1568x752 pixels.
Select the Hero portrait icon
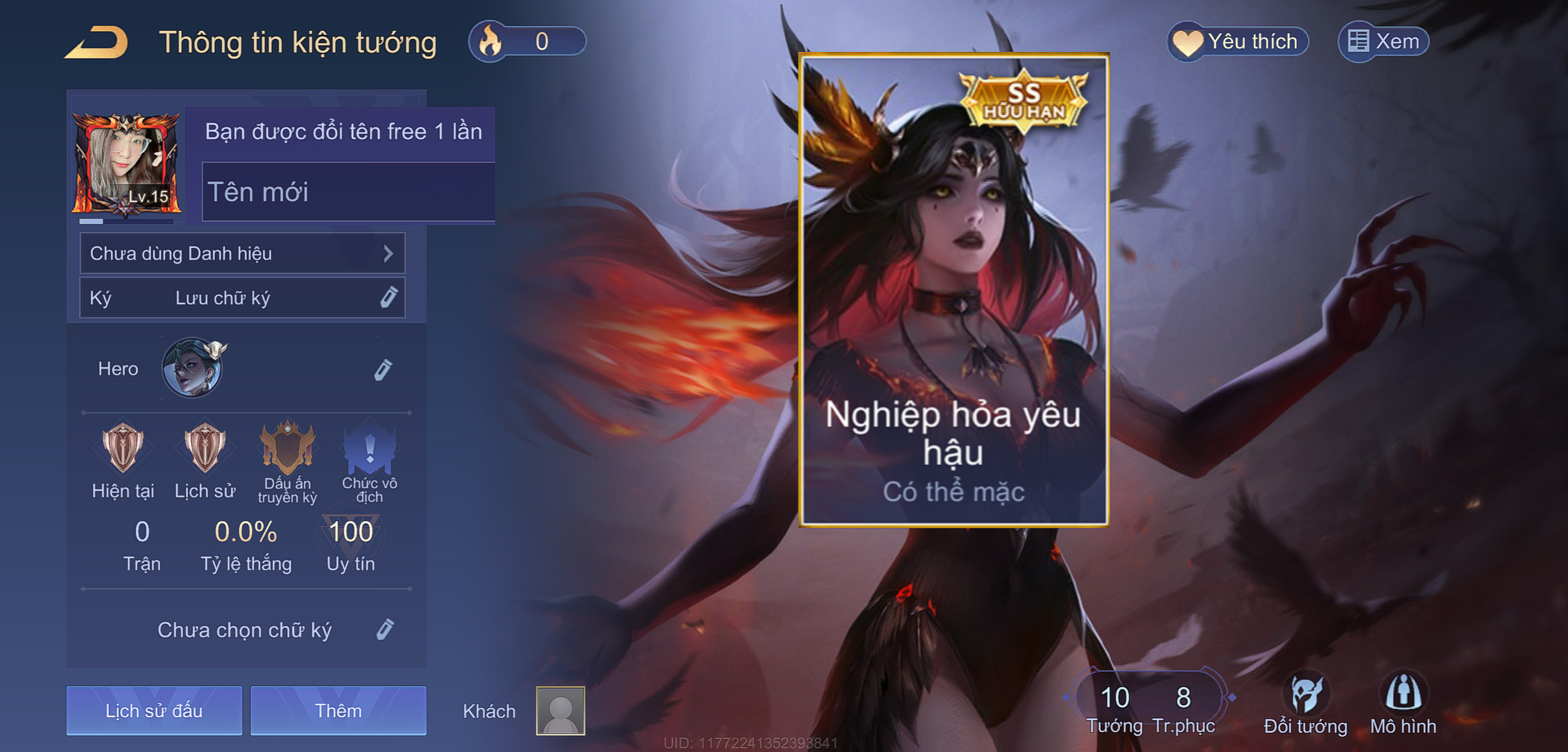coord(193,369)
